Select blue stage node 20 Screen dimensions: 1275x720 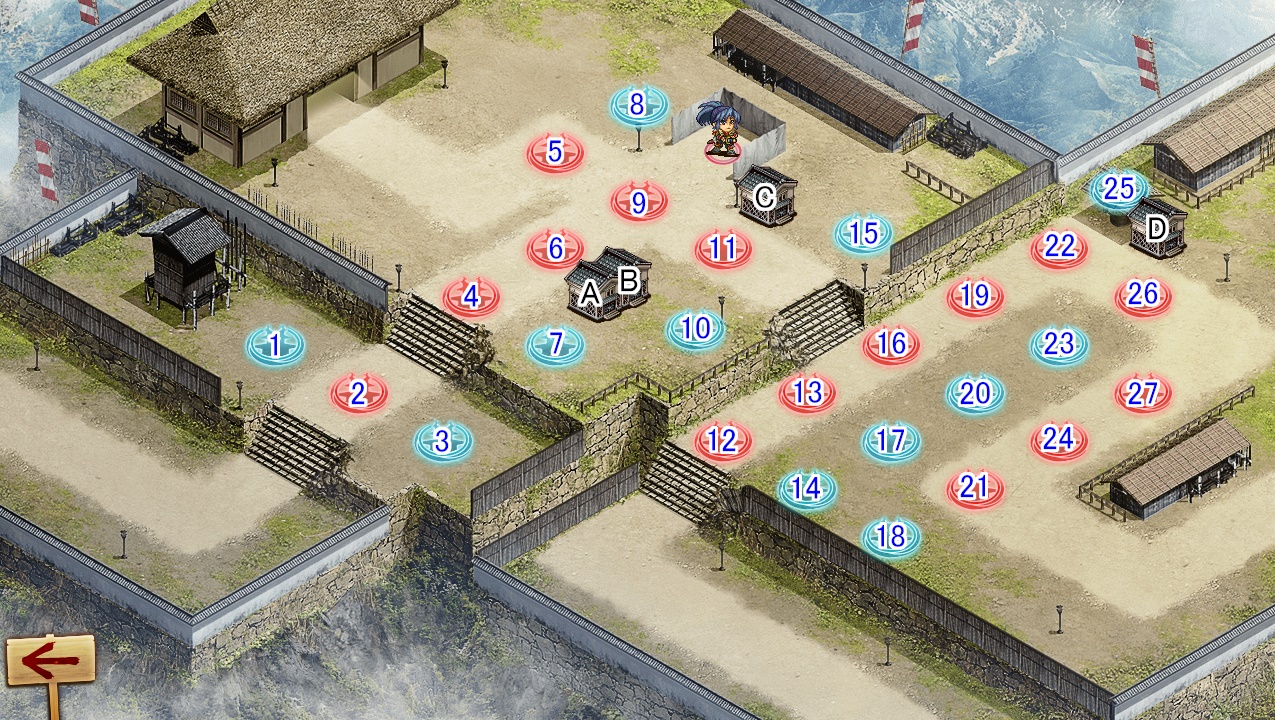pyautogui.click(x=974, y=394)
